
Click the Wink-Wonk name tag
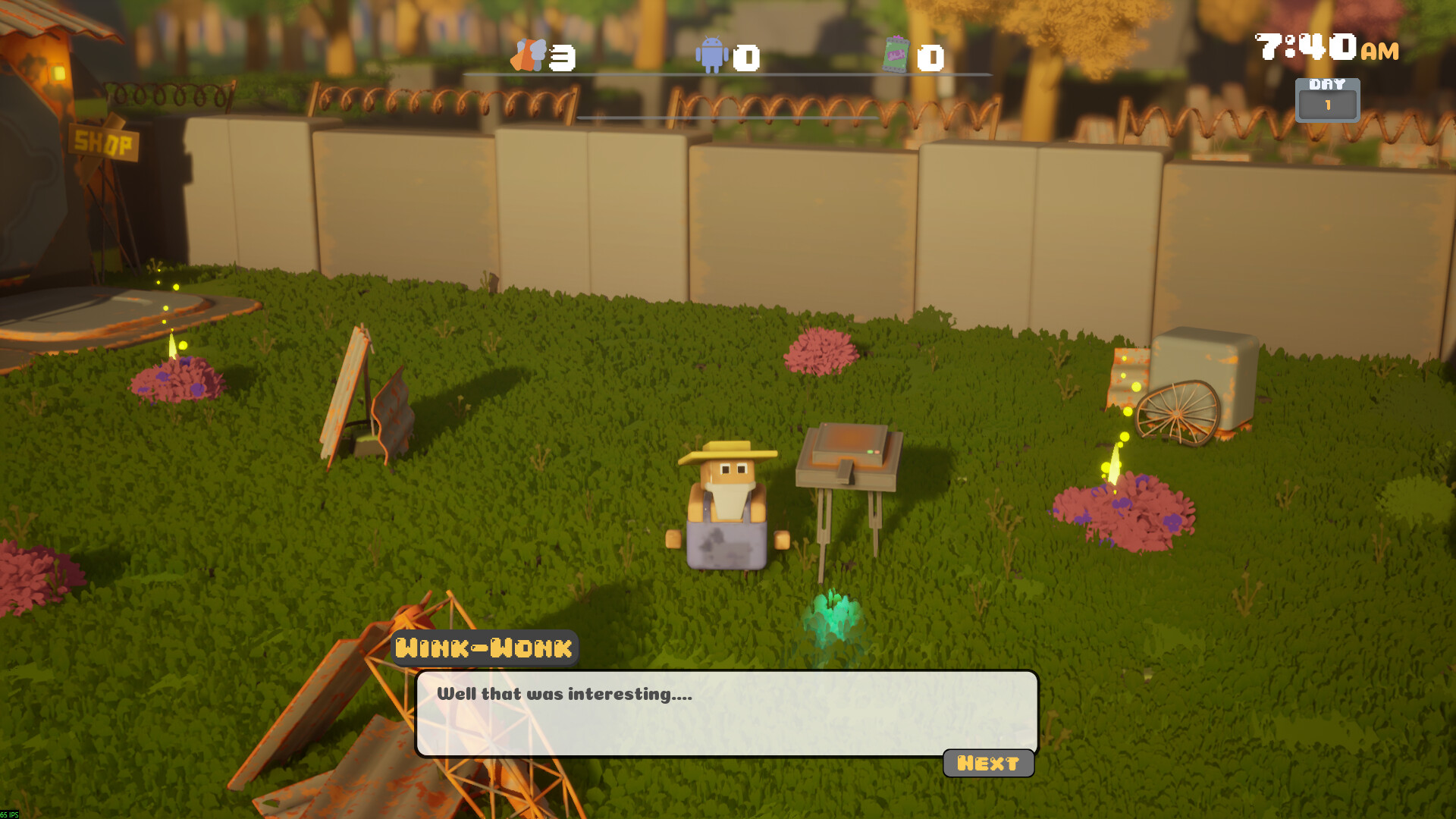coord(484,648)
